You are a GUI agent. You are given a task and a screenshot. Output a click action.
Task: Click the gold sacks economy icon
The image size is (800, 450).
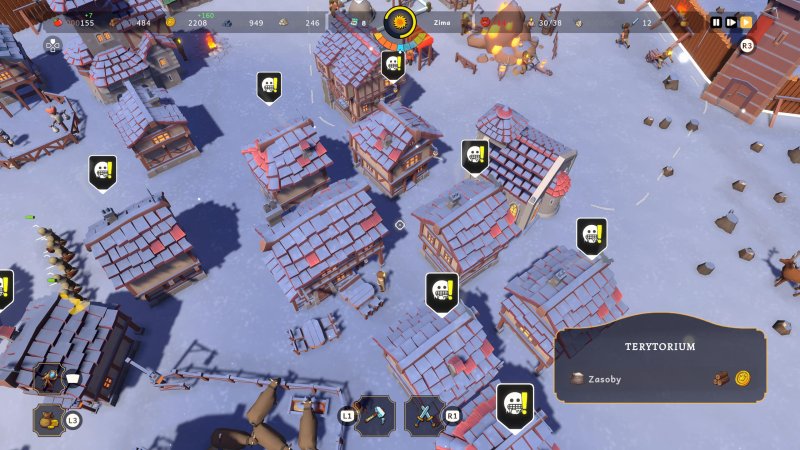(49, 419)
